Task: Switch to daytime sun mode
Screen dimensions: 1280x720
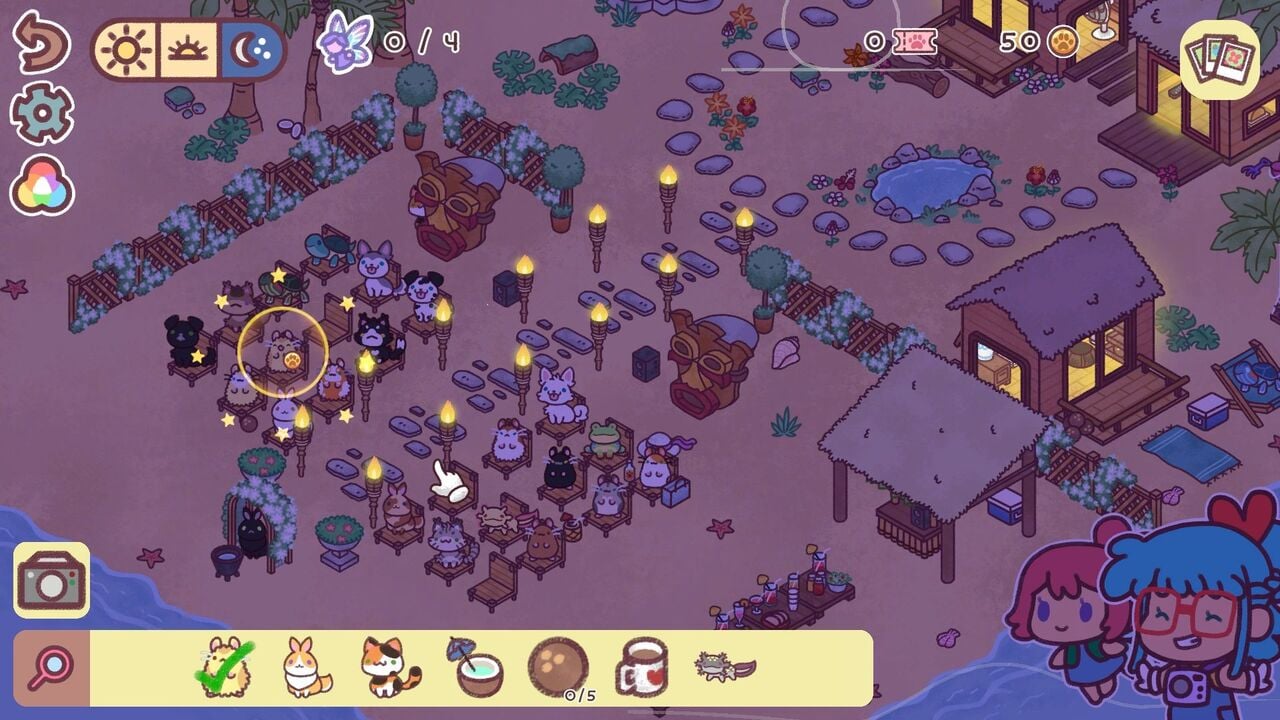Action: (126, 50)
